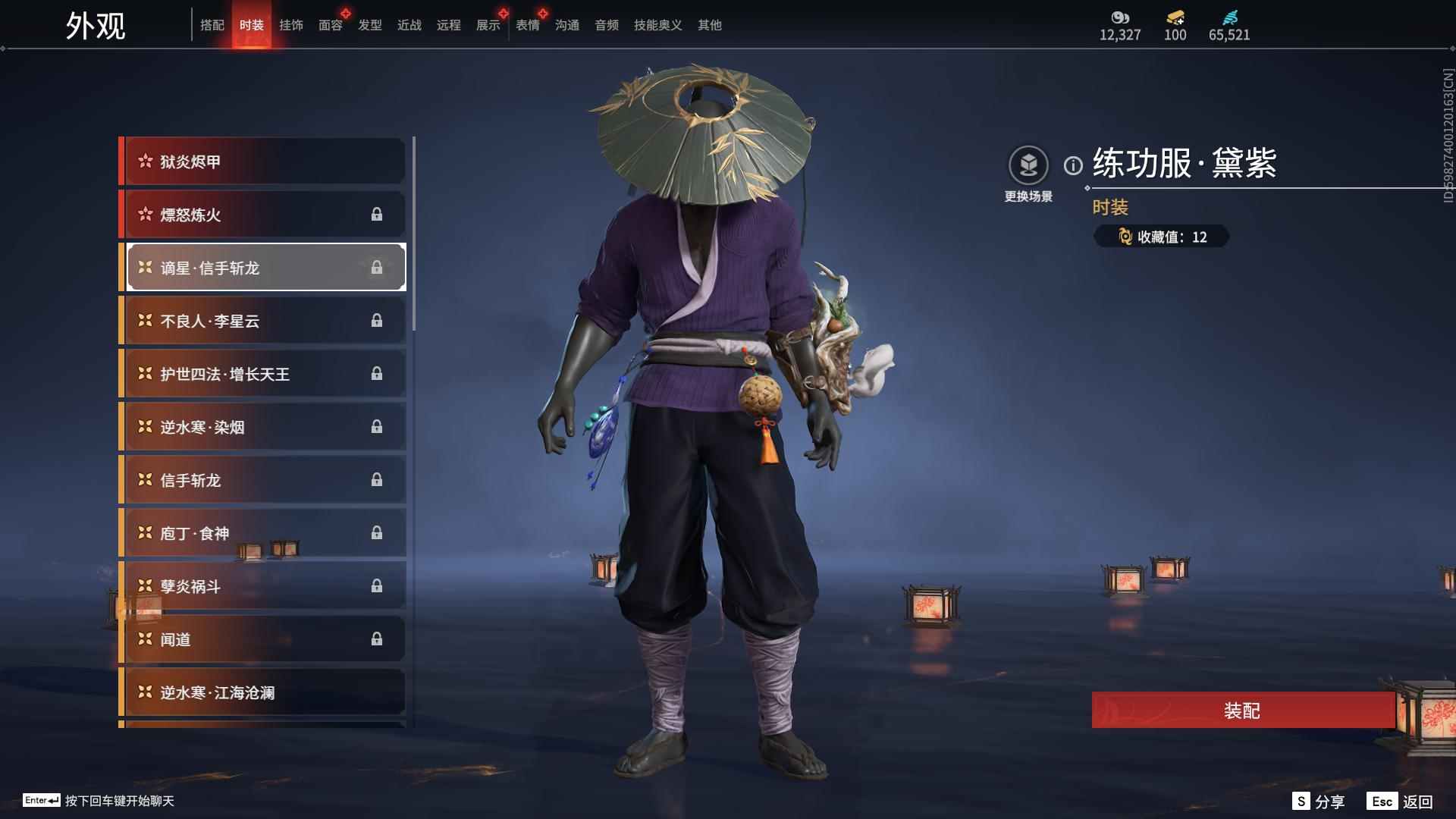Pick the 孽炎祸斗 outfit row

click(264, 586)
